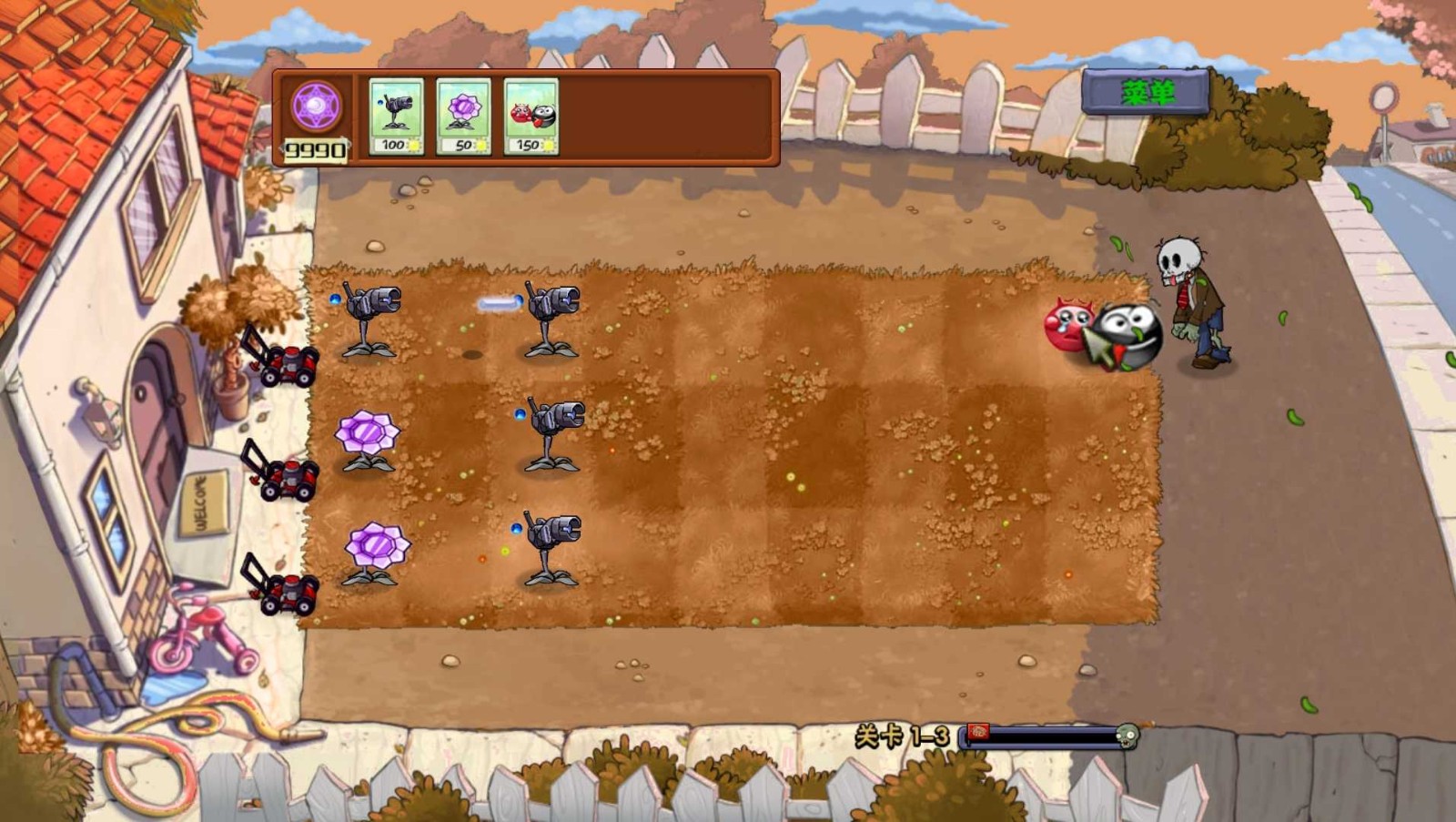Open the 菜单 menu button
Image resolution: width=1456 pixels, height=822 pixels.
click(1148, 90)
